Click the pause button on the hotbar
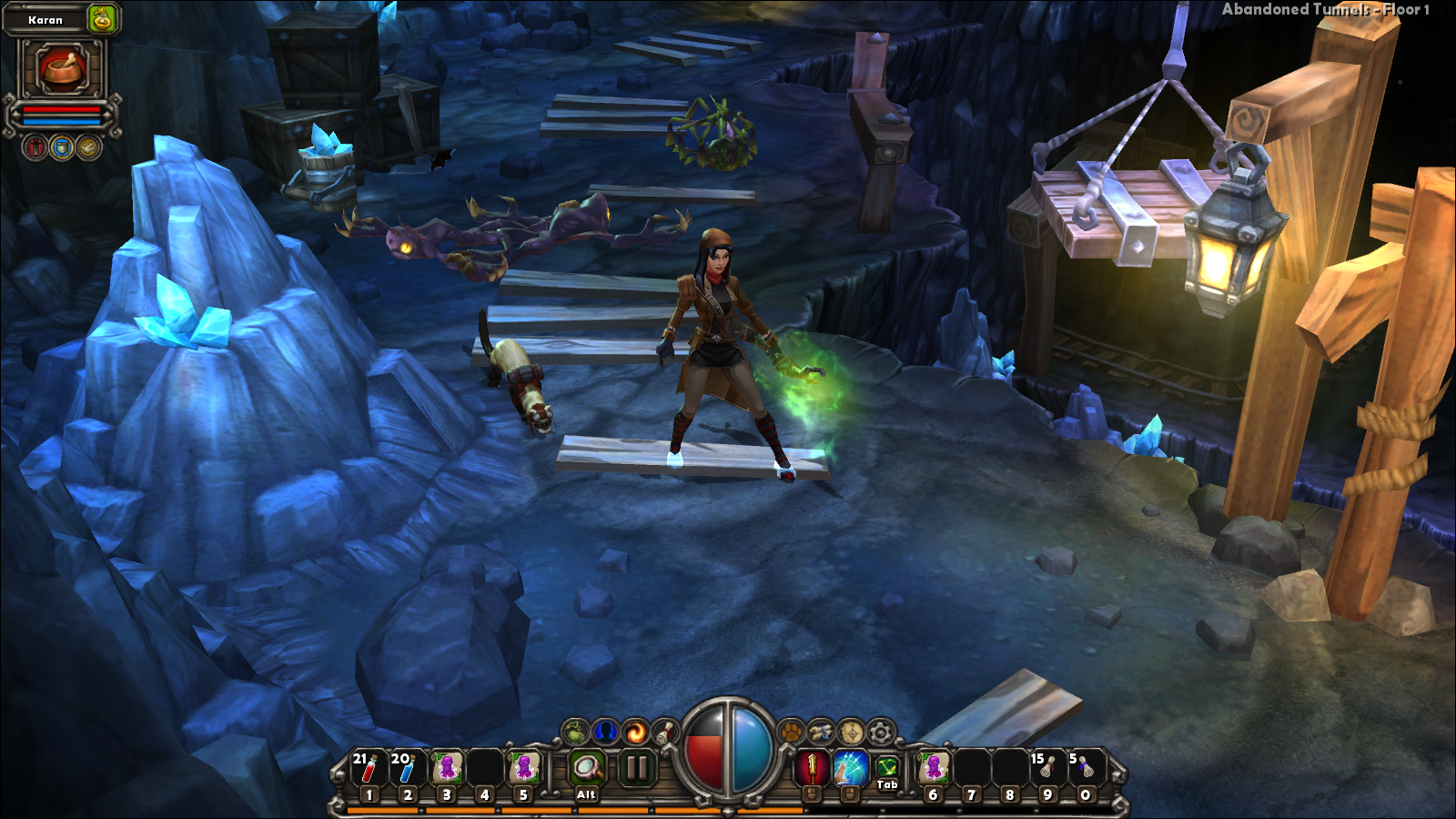The height and width of the screenshot is (819, 1456). pyautogui.click(x=637, y=769)
